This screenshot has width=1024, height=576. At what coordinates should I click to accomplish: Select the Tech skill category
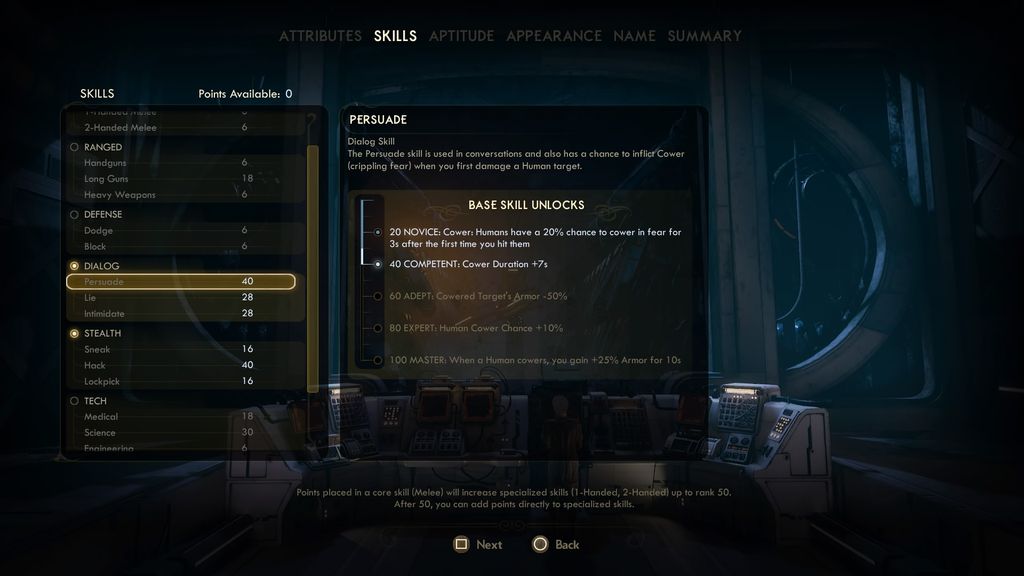(95, 401)
